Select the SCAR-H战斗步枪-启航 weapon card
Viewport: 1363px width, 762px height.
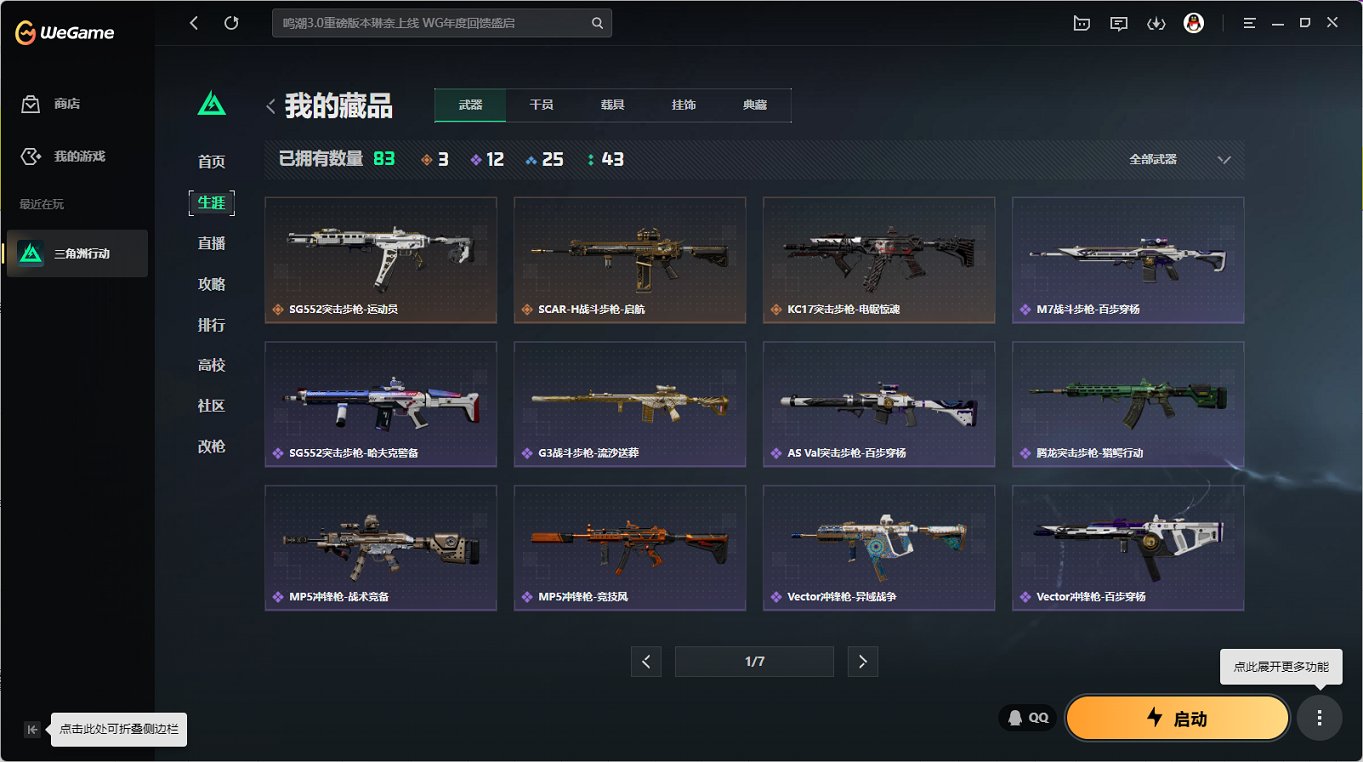[x=629, y=260]
